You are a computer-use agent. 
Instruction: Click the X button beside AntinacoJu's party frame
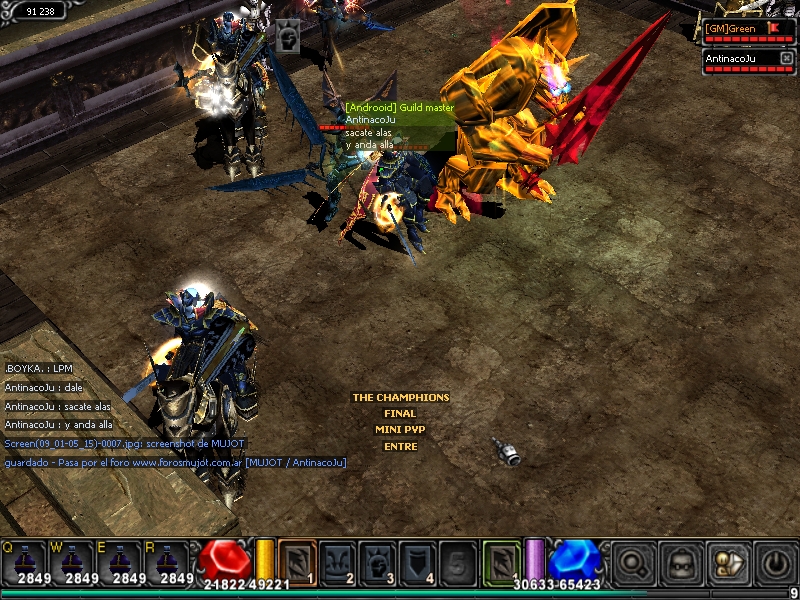(x=786, y=59)
